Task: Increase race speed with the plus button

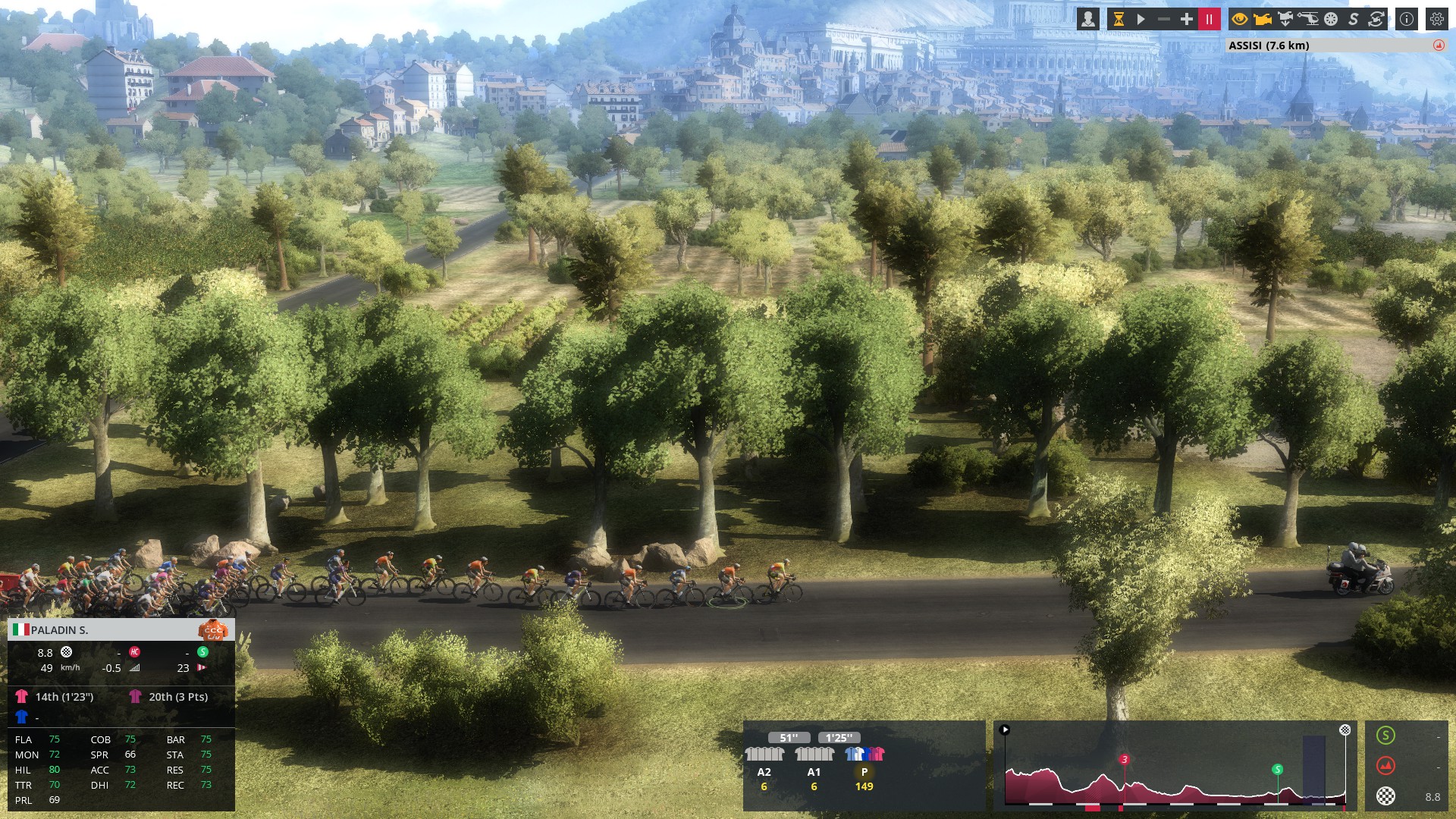Action: 1186,20
